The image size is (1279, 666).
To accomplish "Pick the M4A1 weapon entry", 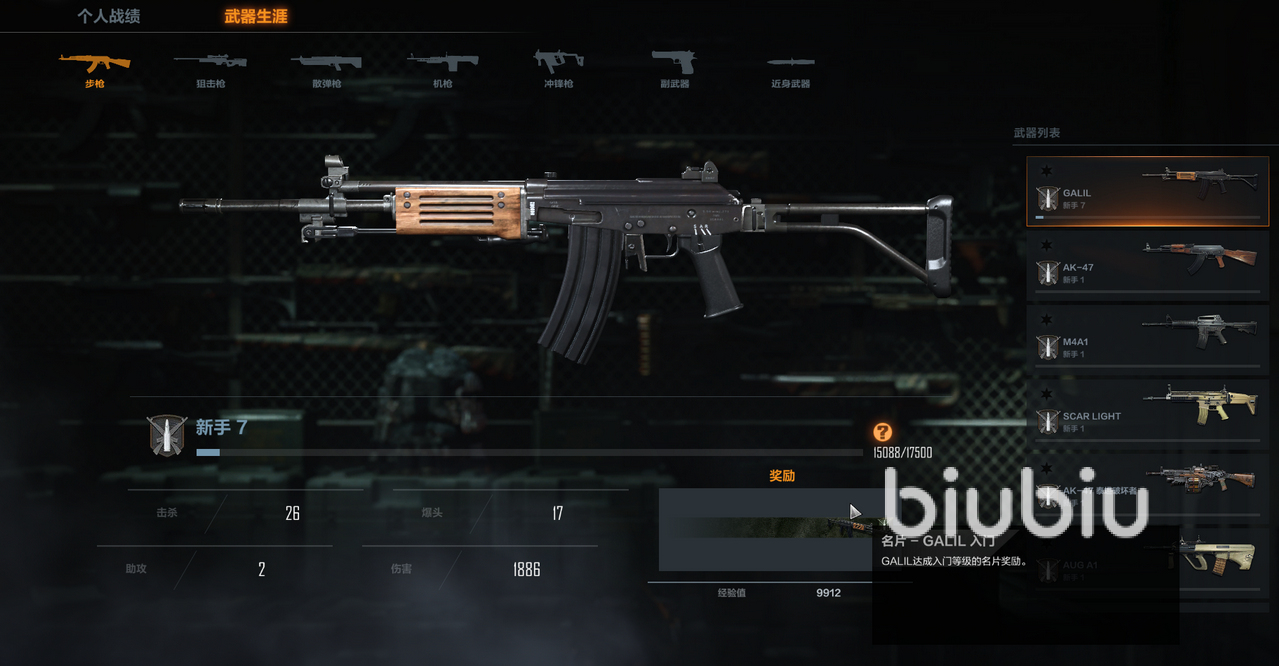I will (1147, 340).
